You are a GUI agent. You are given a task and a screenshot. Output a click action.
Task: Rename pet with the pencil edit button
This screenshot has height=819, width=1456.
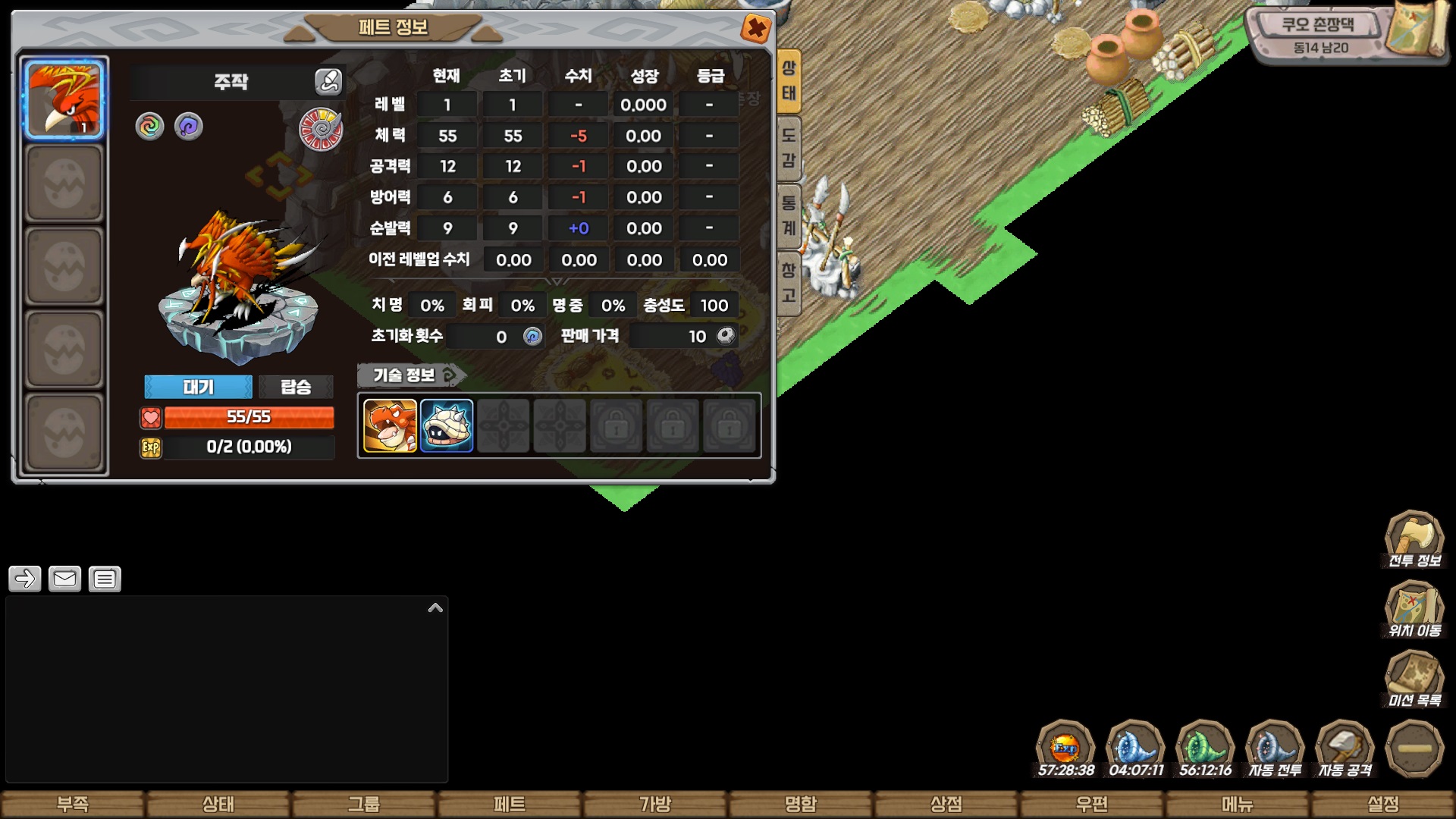pyautogui.click(x=328, y=81)
